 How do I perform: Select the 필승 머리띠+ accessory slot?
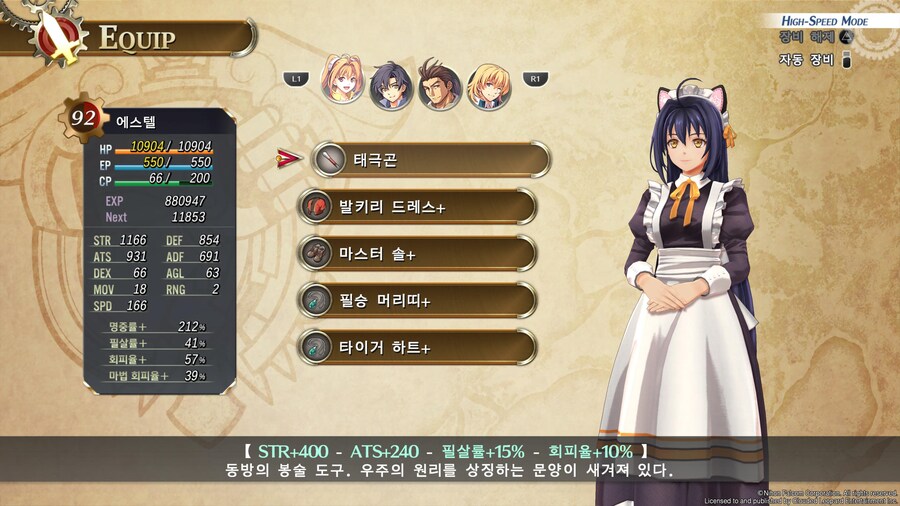coord(418,300)
